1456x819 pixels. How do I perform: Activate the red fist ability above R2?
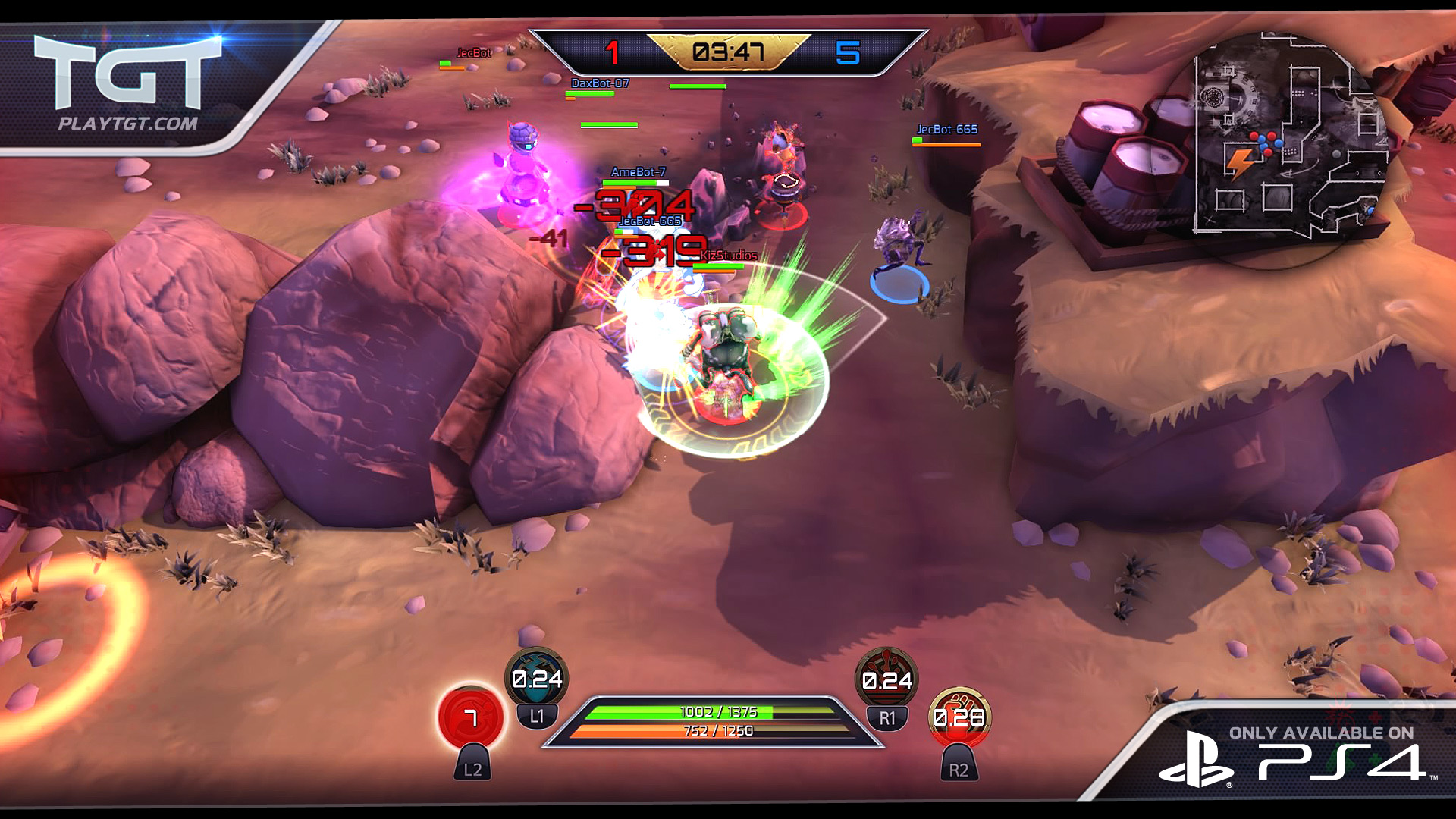959,716
